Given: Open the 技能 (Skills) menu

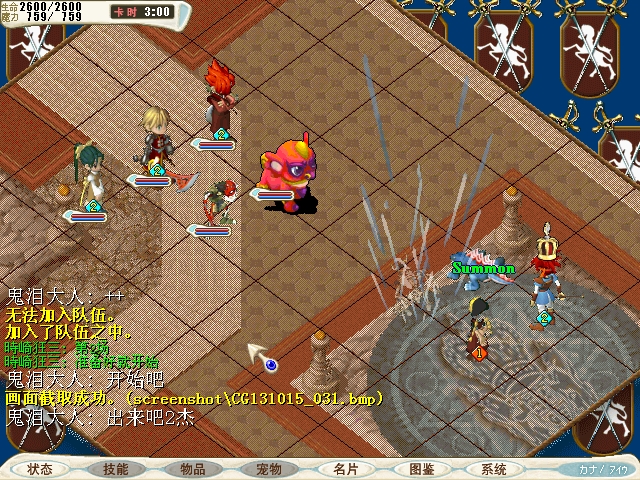Looking at the screenshot, I should pos(115,469).
